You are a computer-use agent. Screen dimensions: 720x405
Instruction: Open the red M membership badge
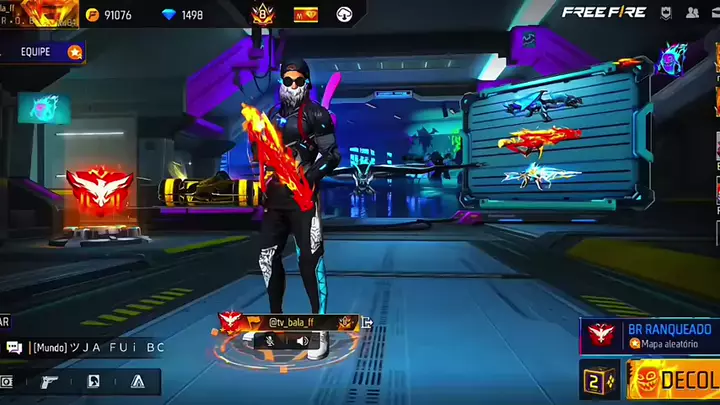[304, 15]
